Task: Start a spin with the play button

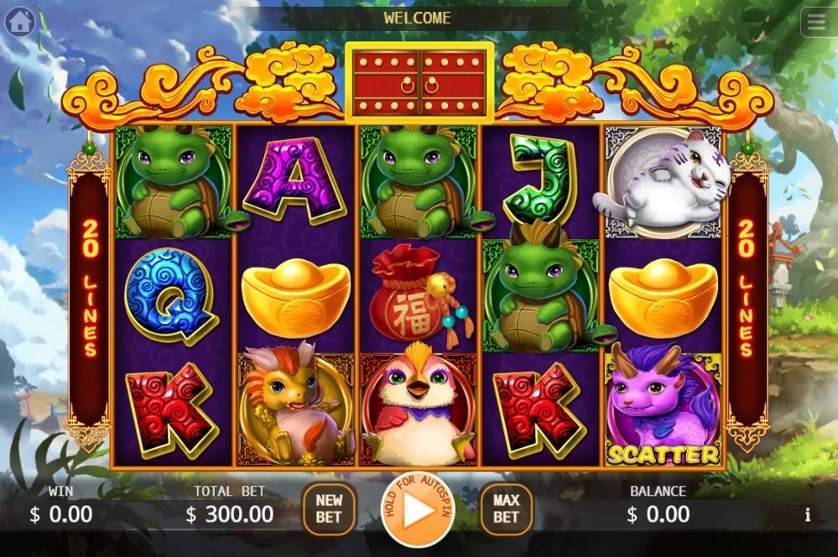Action: click(416, 508)
